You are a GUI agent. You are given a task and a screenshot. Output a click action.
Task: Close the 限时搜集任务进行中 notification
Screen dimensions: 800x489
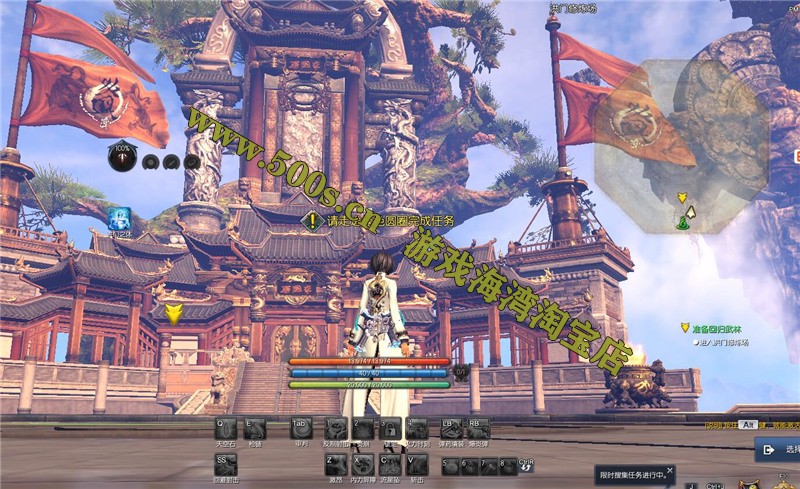(670, 467)
